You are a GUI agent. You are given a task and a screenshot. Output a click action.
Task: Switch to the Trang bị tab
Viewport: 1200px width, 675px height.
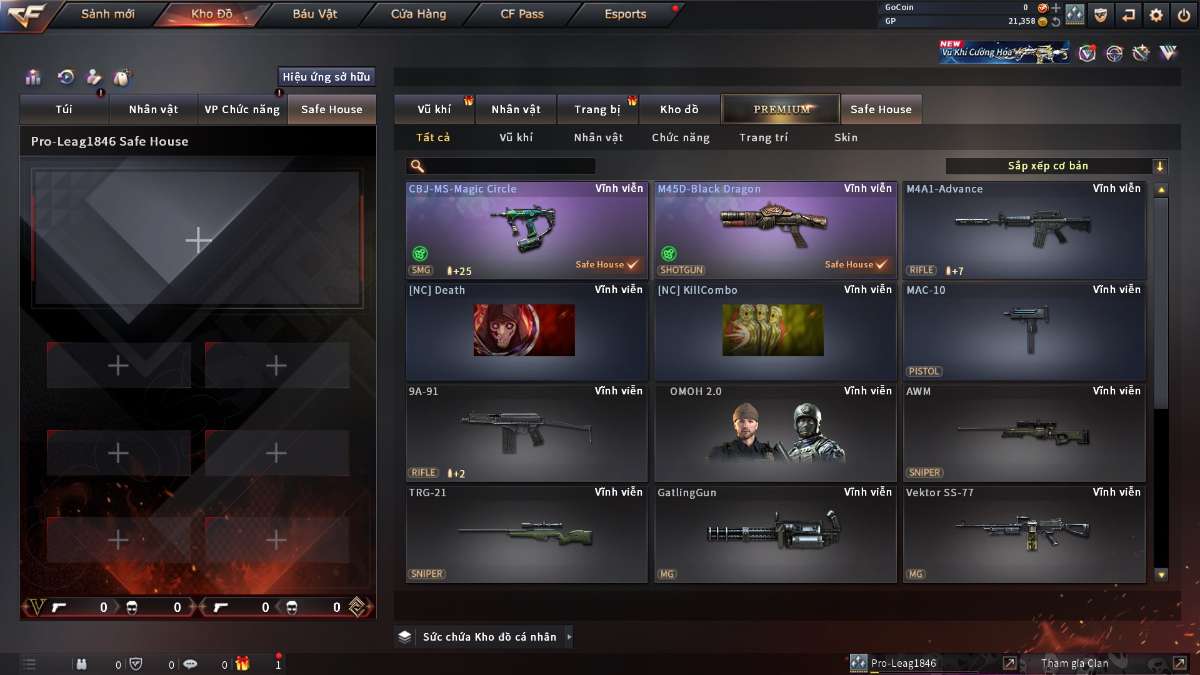coord(597,109)
